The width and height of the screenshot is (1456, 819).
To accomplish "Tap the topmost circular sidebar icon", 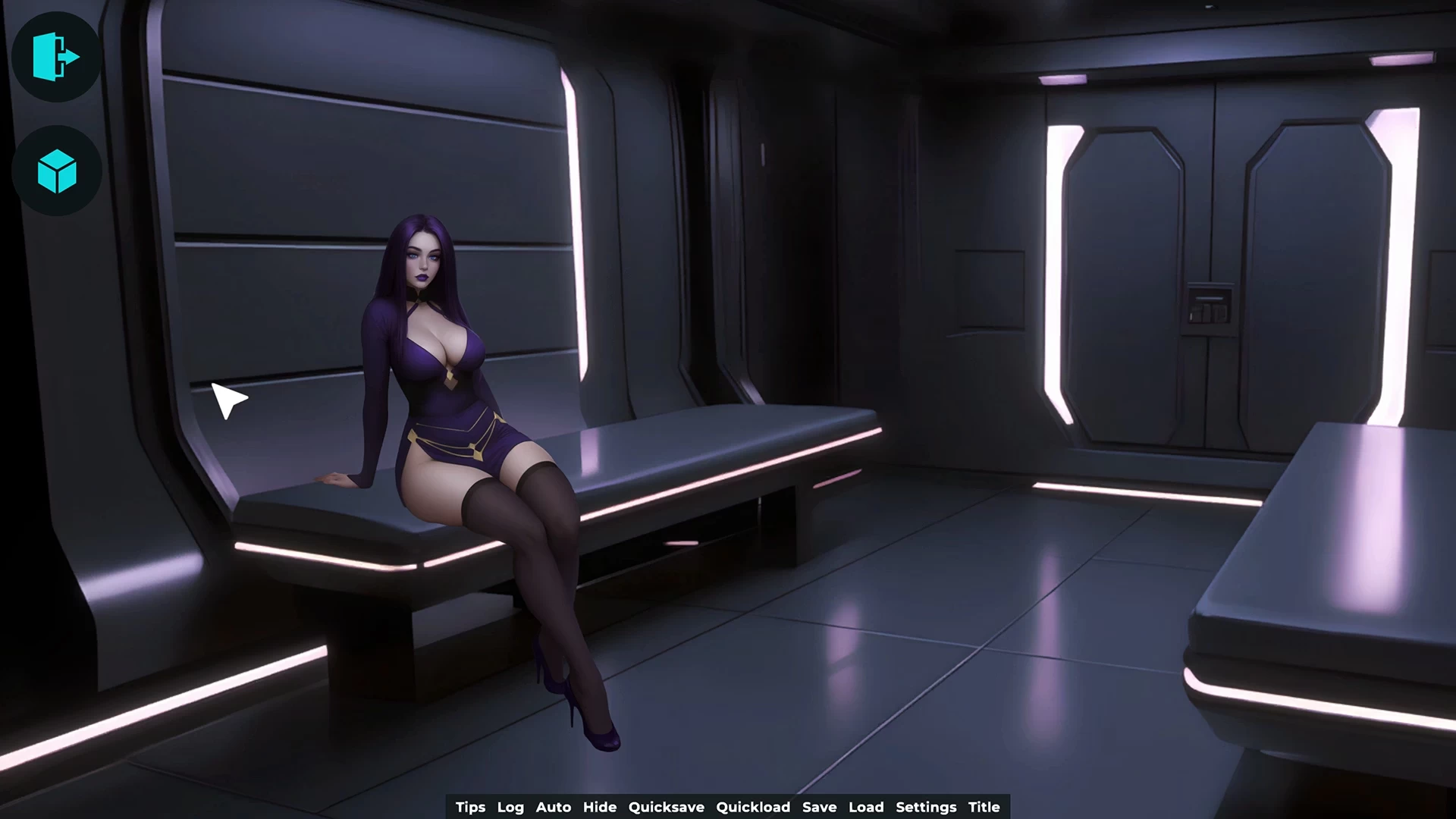I will tap(57, 59).
